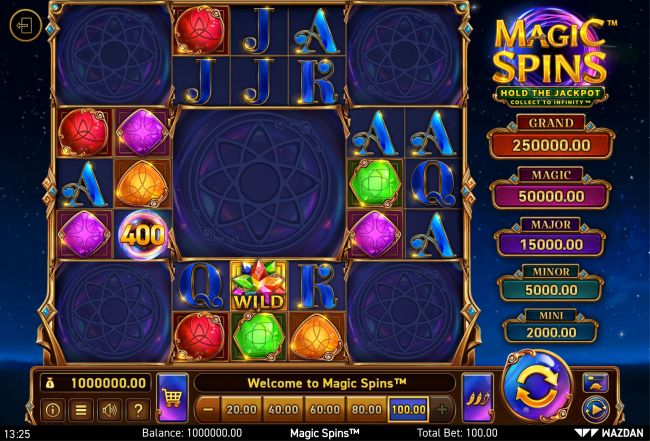This screenshot has height=441, width=650.
Task: Open help with the question mark button
Action: (137, 409)
